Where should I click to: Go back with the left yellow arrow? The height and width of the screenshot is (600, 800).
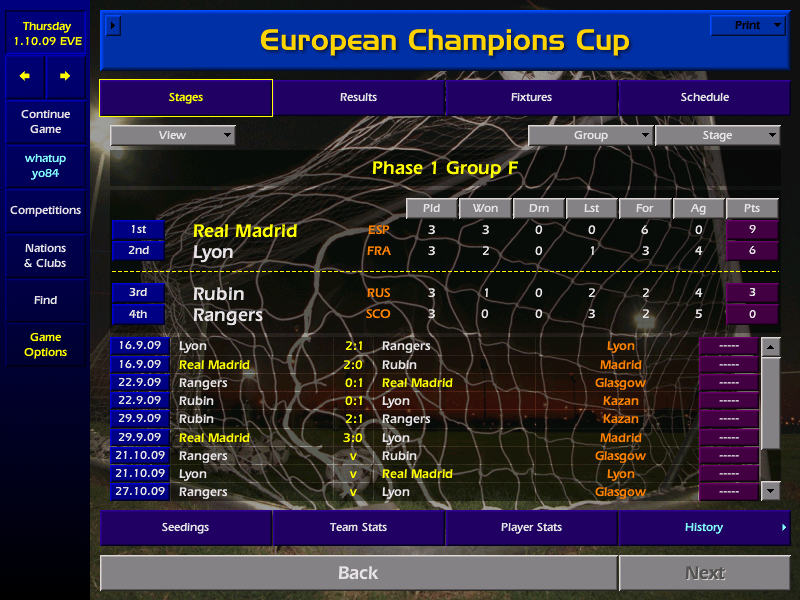[25, 76]
